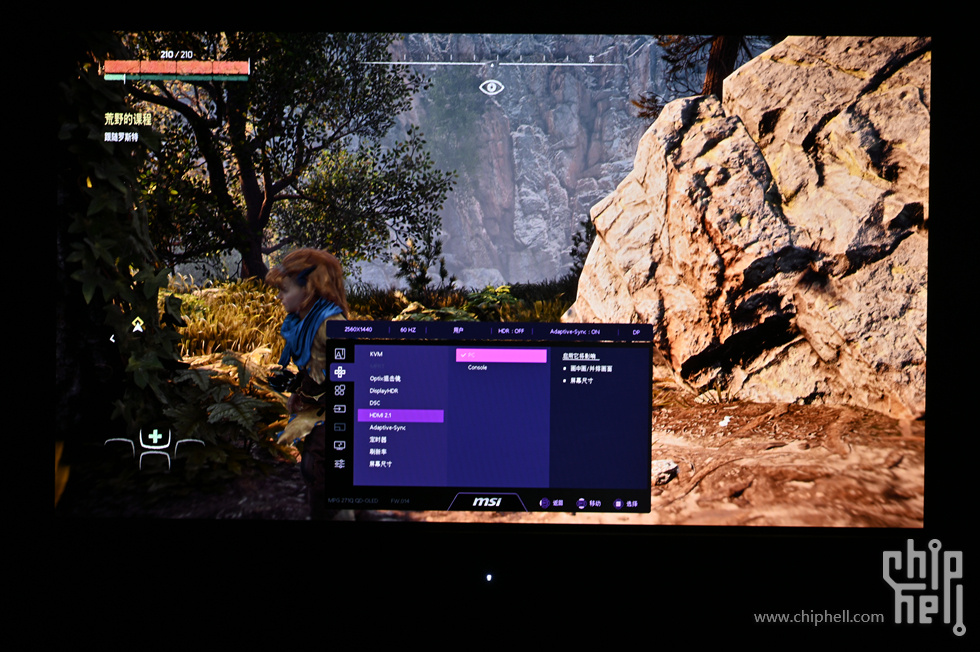The width and height of the screenshot is (980, 652).
Task: Switch to the gamepad-icon gaming tab
Action: (340, 372)
